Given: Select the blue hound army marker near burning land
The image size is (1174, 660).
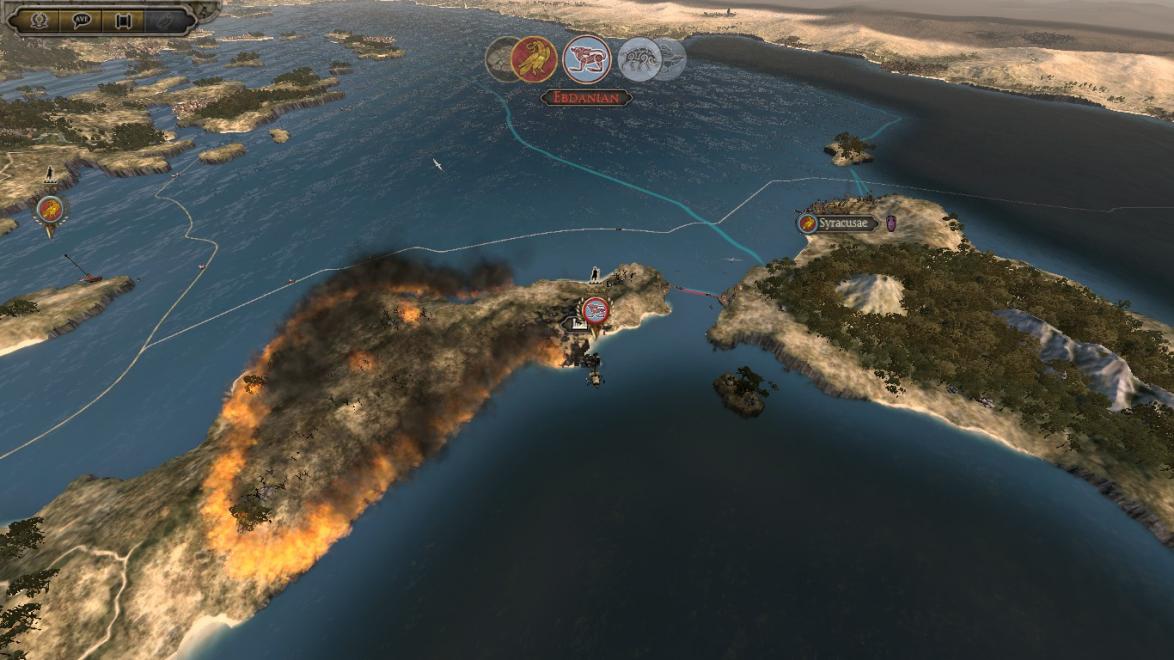Looking at the screenshot, I should 595,310.
